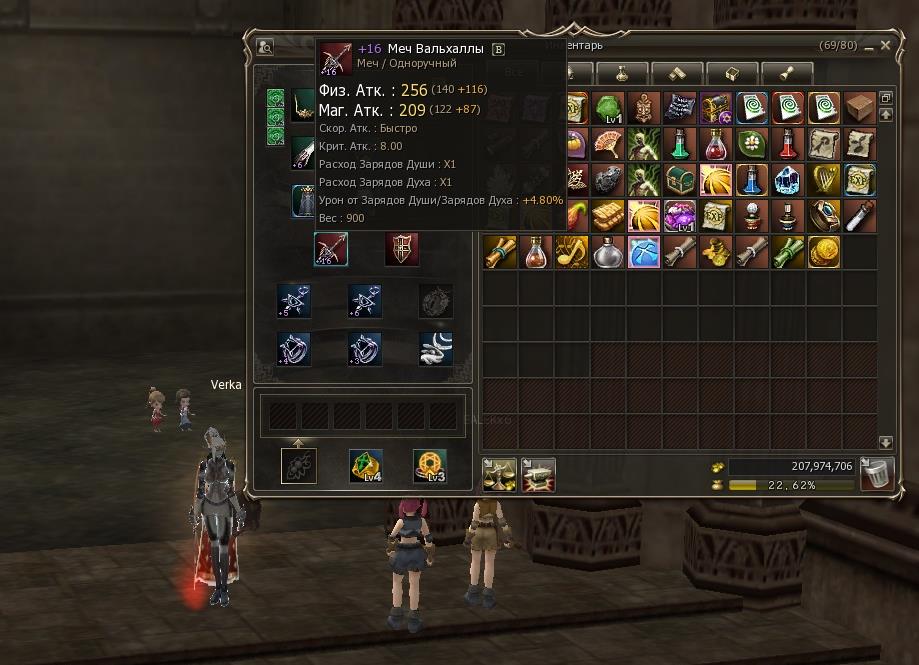Image resolution: width=919 pixels, height=665 pixels.
Task: Select the gold coin item
Action: [823, 252]
